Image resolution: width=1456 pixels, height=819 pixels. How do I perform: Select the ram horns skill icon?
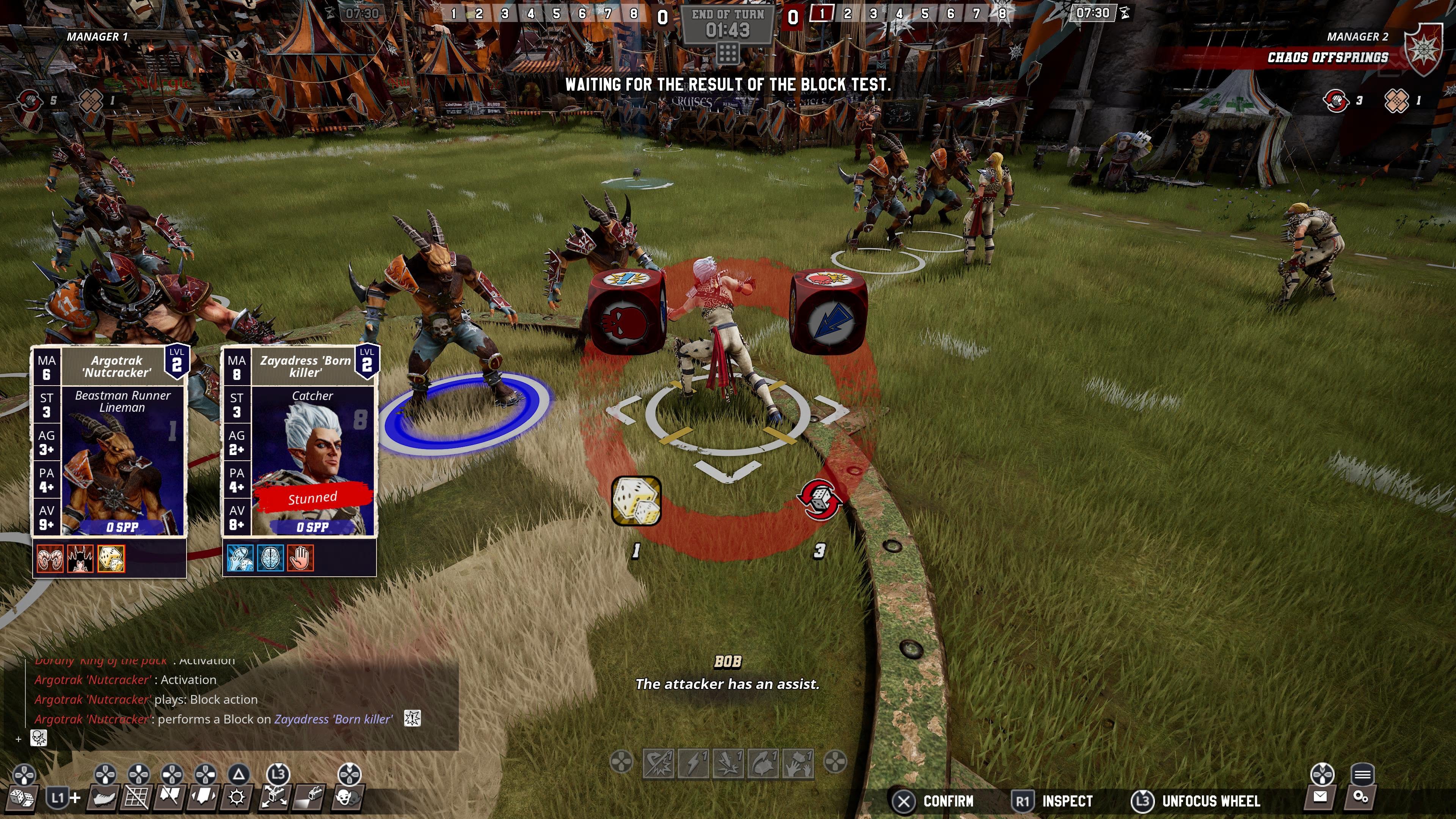pyautogui.click(x=50, y=559)
